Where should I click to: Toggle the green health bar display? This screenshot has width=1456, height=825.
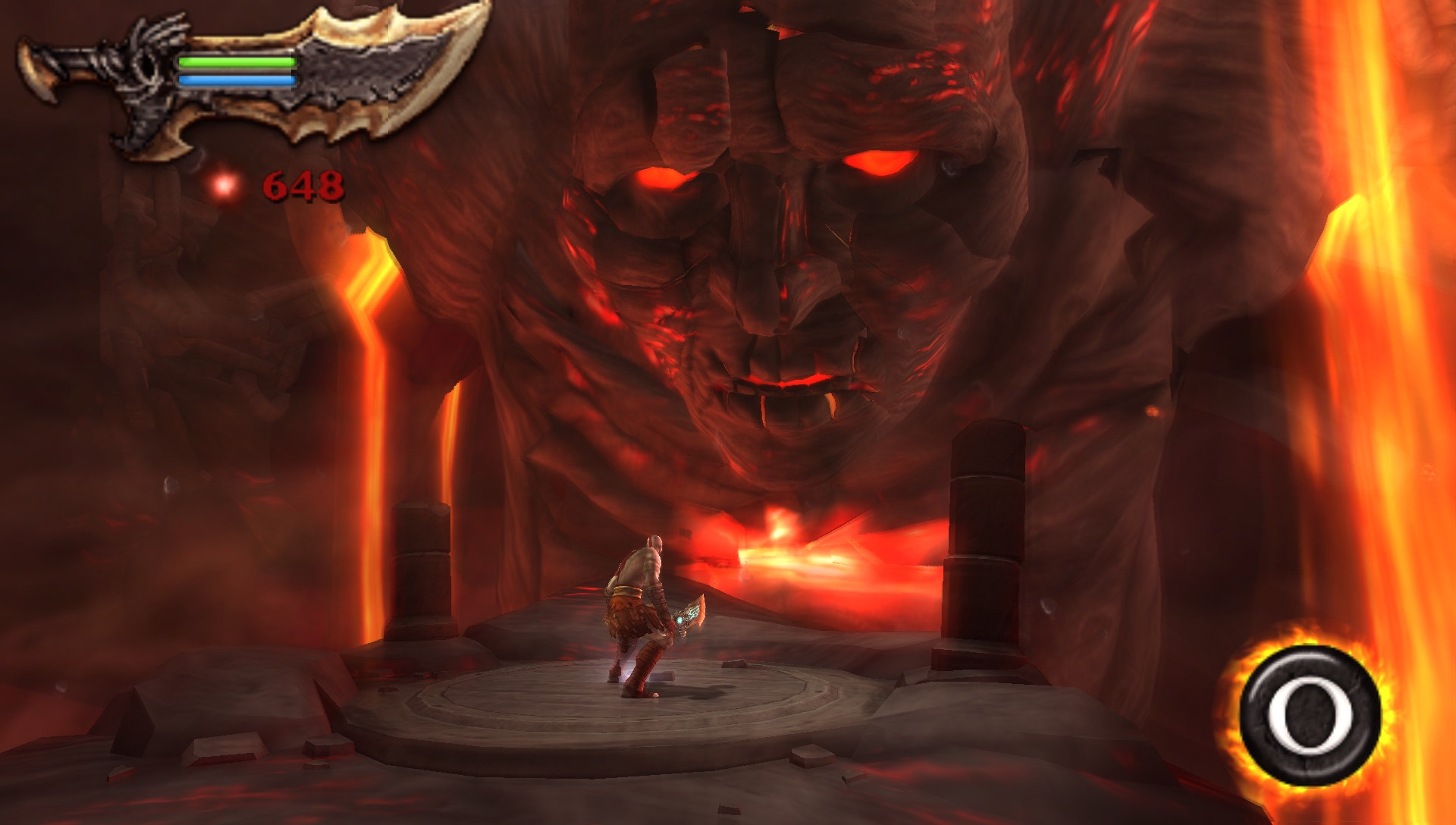[x=237, y=62]
